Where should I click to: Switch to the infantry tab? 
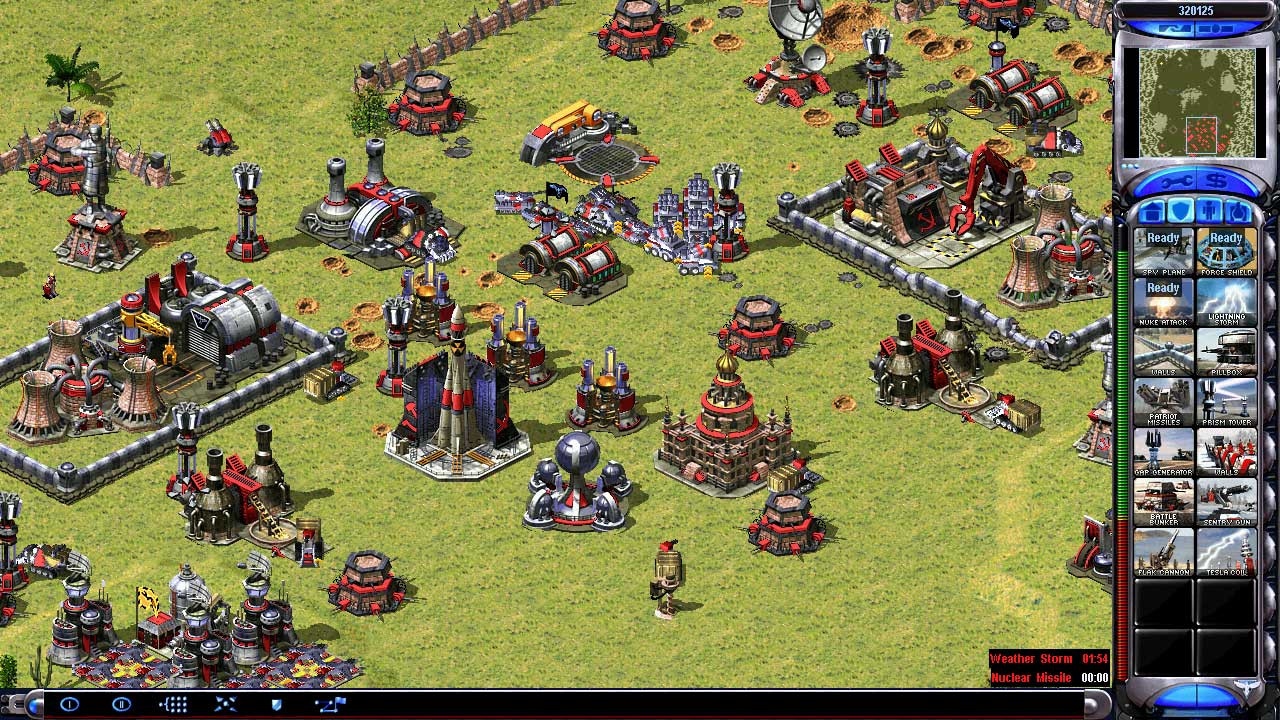coord(1209,211)
